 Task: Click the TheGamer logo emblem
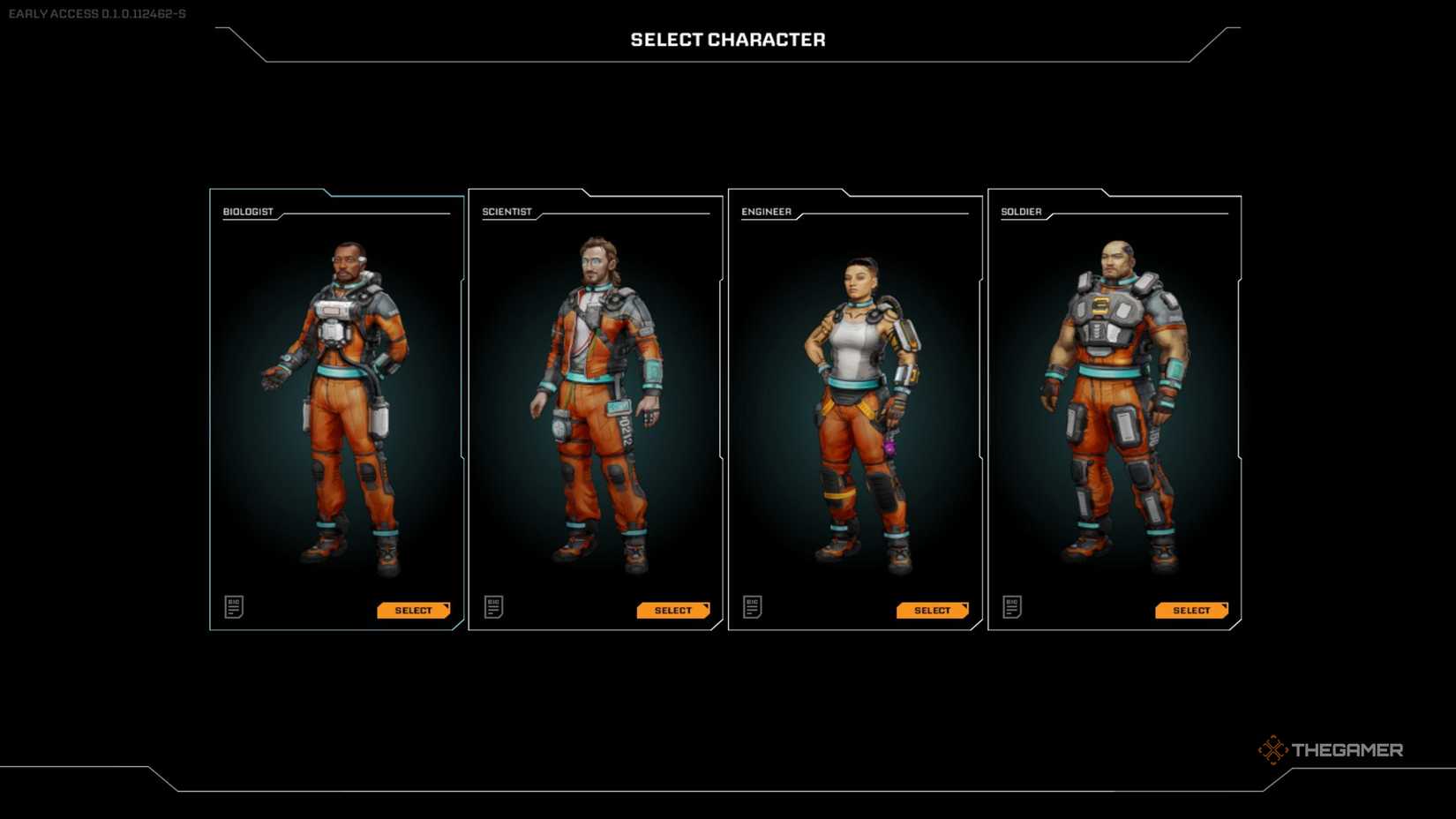(1274, 748)
